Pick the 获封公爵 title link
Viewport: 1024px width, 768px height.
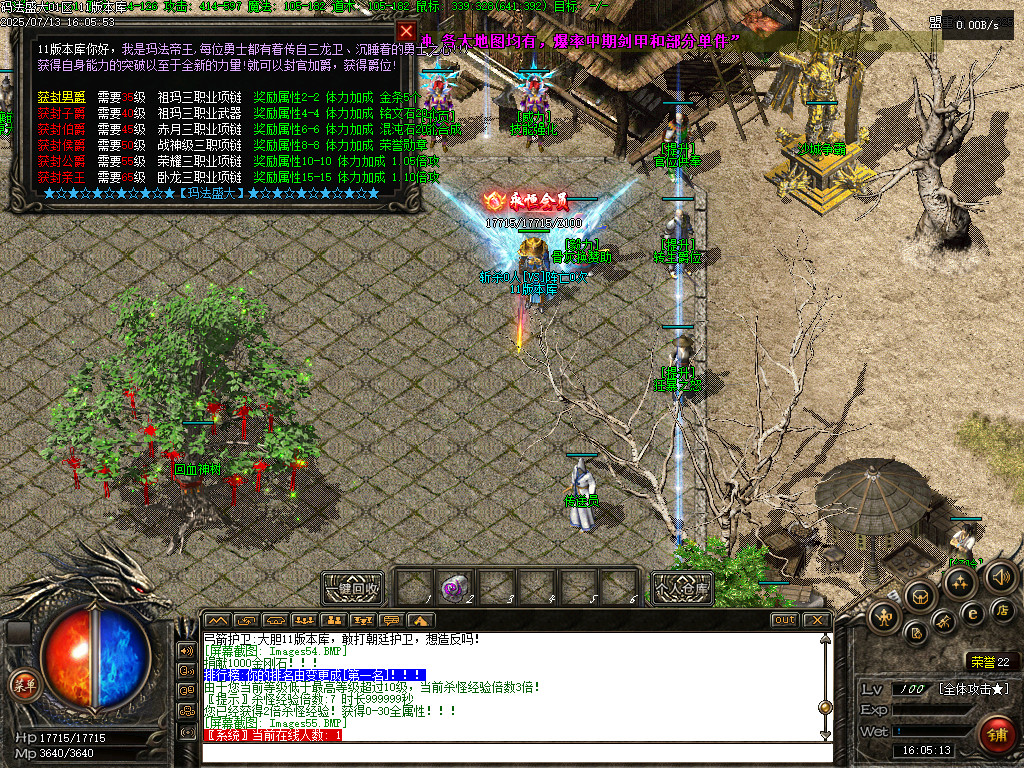[x=62, y=161]
